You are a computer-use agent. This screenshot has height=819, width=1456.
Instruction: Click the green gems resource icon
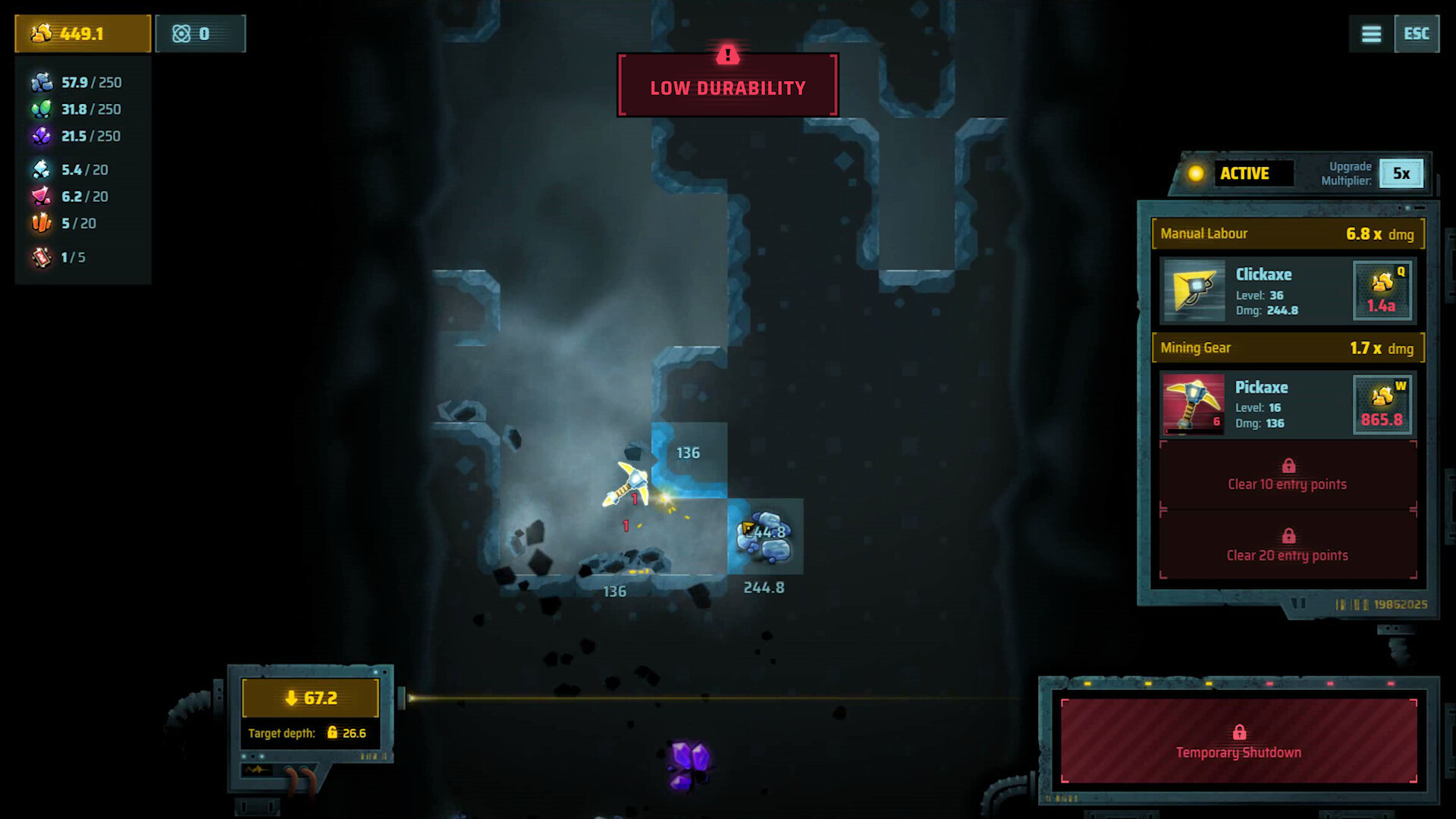click(x=42, y=108)
